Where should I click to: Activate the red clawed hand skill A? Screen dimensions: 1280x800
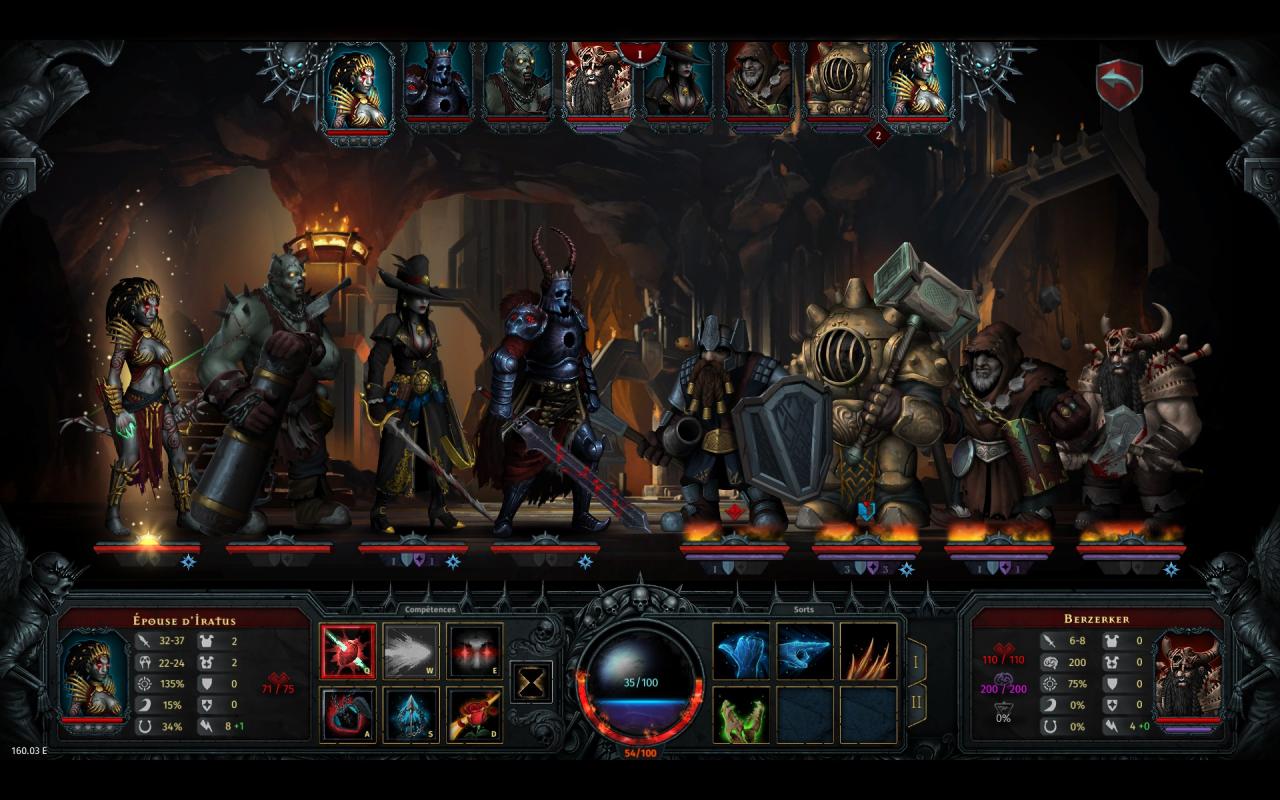coord(348,715)
